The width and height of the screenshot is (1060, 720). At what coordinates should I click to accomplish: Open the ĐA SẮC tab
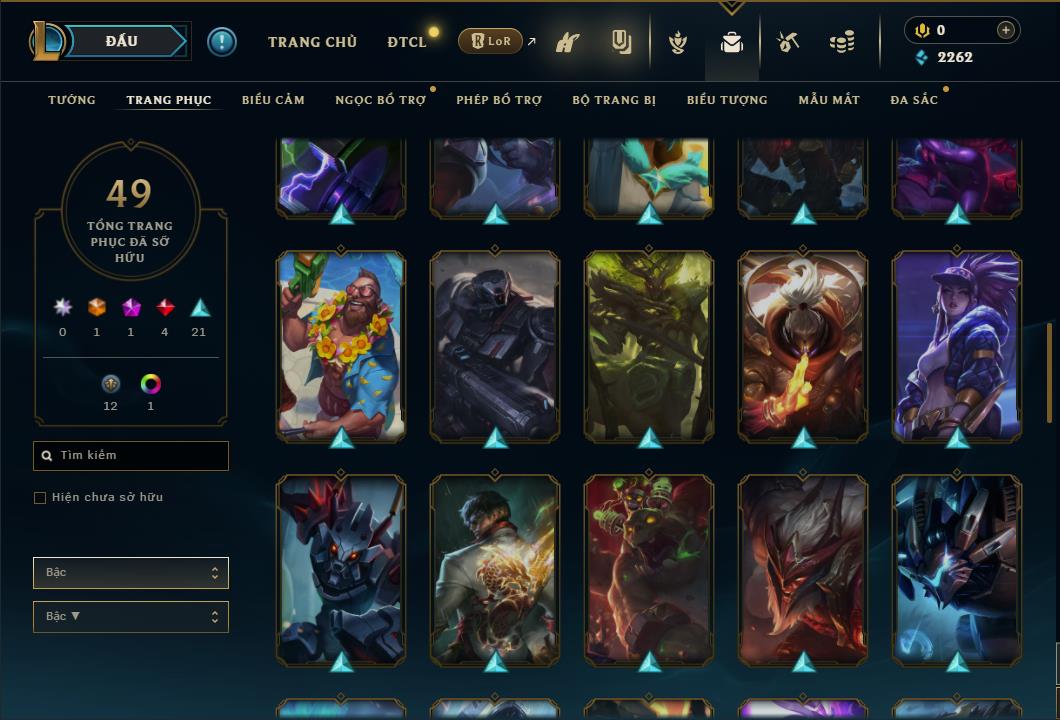coord(914,100)
